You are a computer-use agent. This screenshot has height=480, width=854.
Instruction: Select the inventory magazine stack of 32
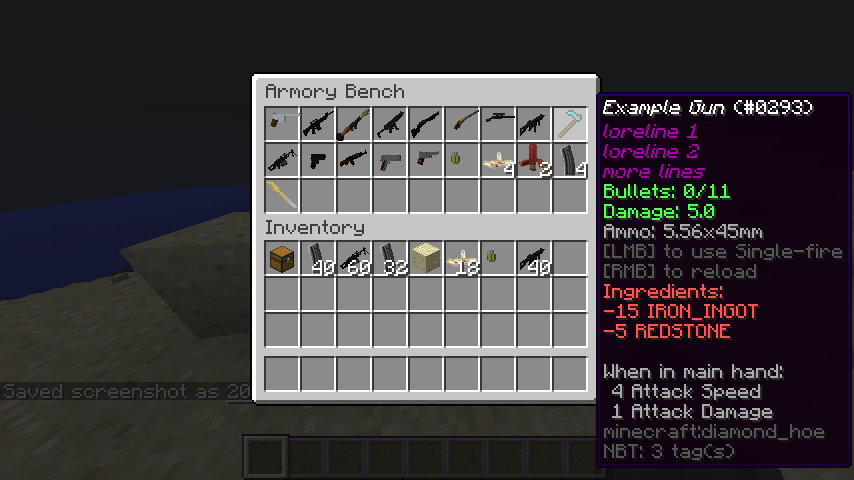click(x=390, y=258)
